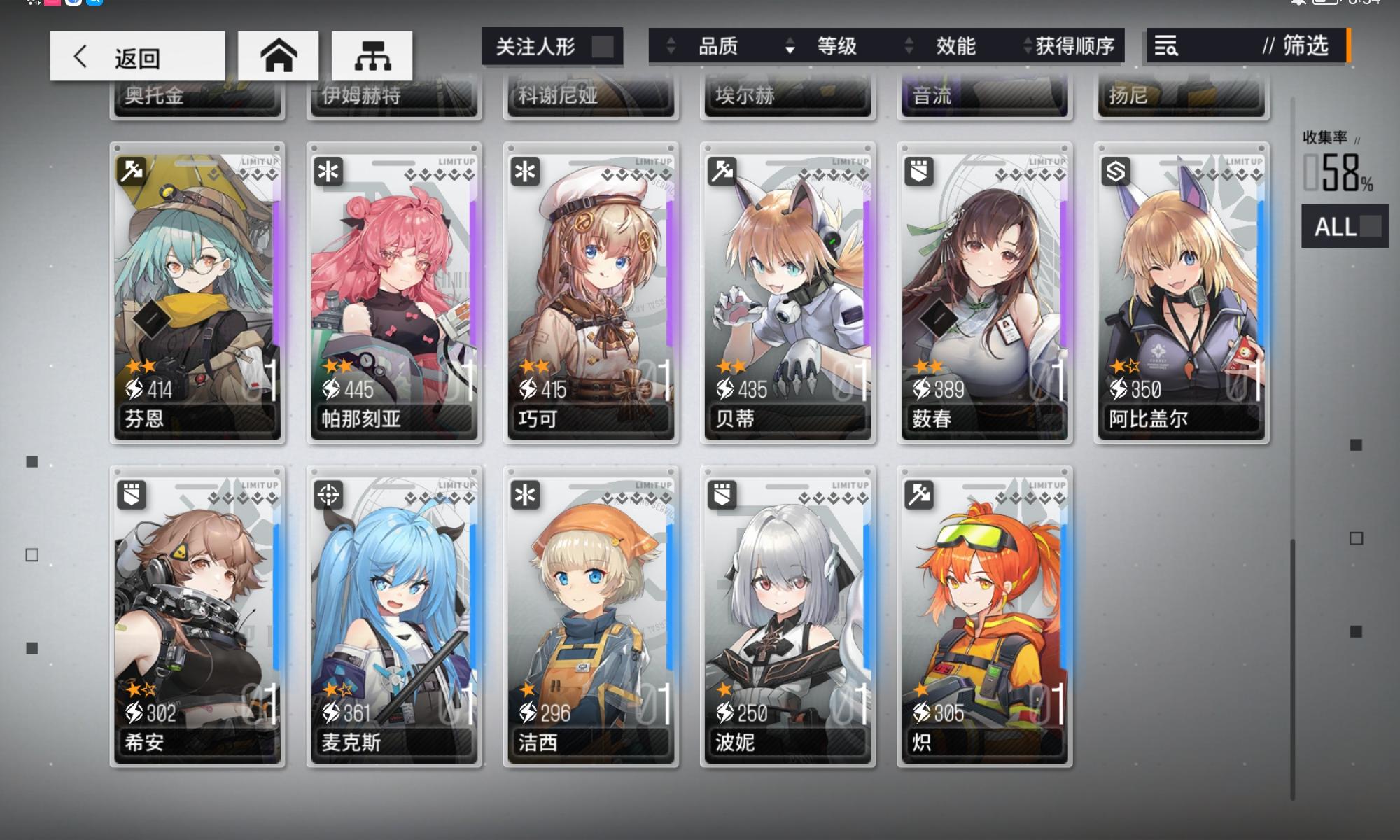Toggle sort direction arrows beside 获得顺序

click(1022, 47)
